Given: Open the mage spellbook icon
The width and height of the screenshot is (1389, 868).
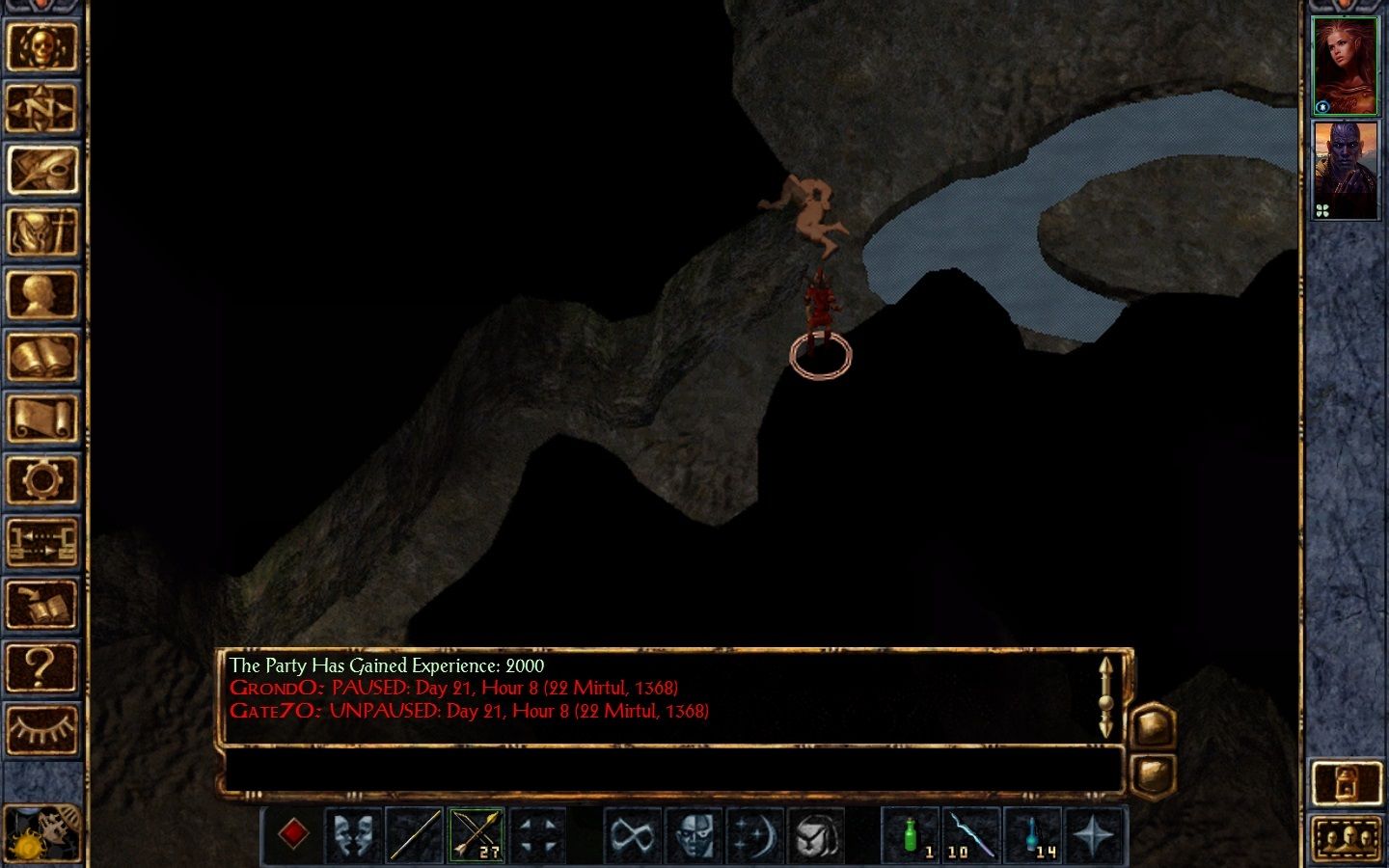Looking at the screenshot, I should coord(42,355).
